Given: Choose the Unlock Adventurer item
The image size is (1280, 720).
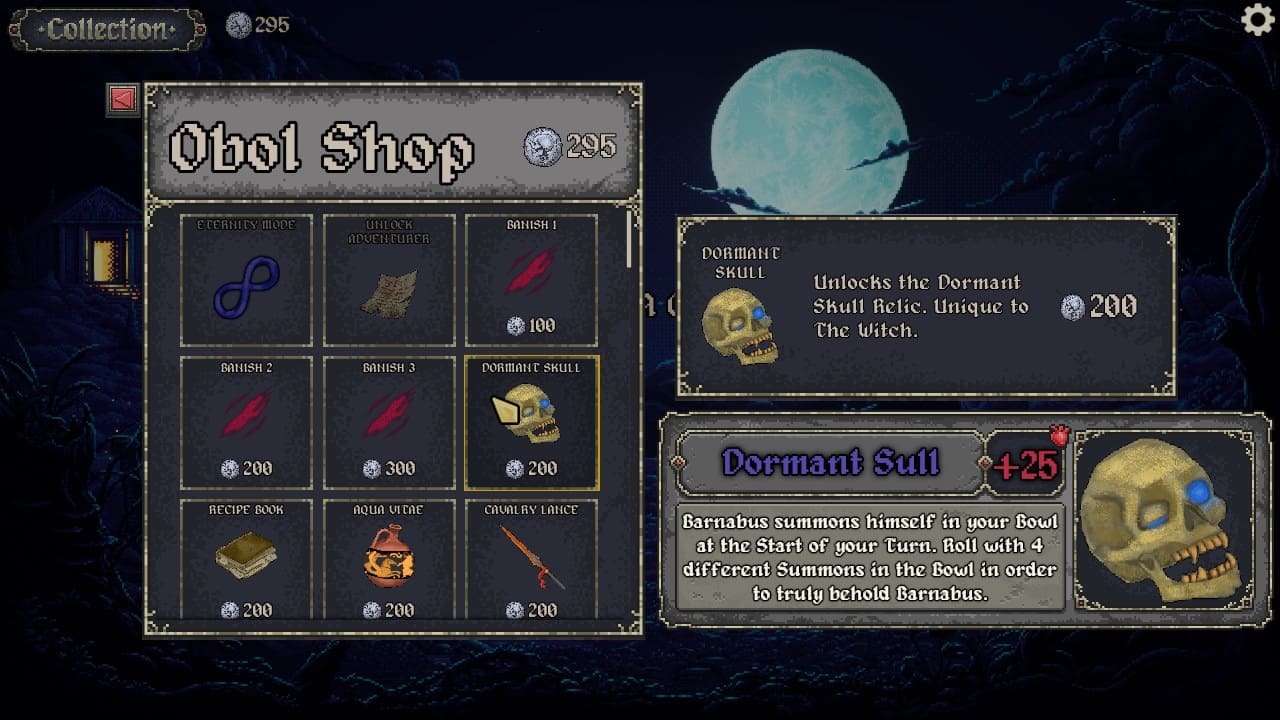Looking at the screenshot, I should 389,280.
